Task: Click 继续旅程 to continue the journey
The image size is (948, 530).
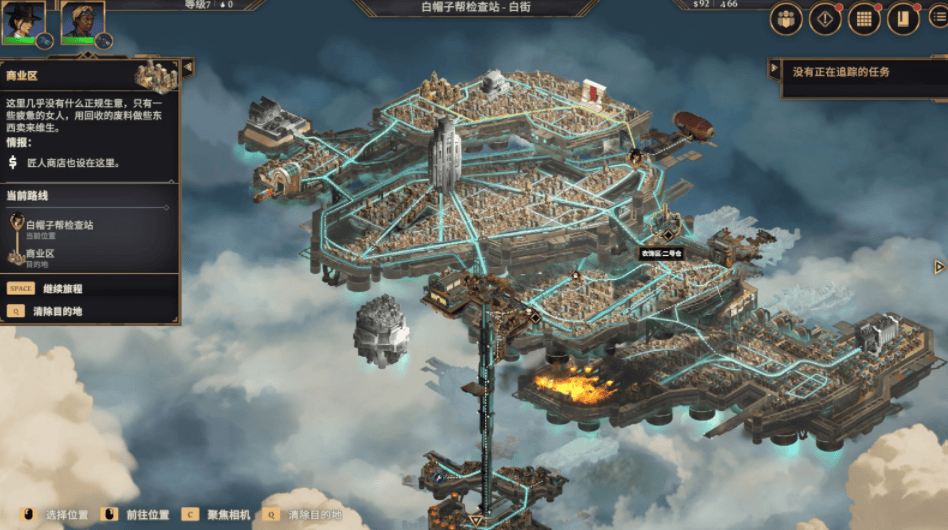Action: [62, 289]
